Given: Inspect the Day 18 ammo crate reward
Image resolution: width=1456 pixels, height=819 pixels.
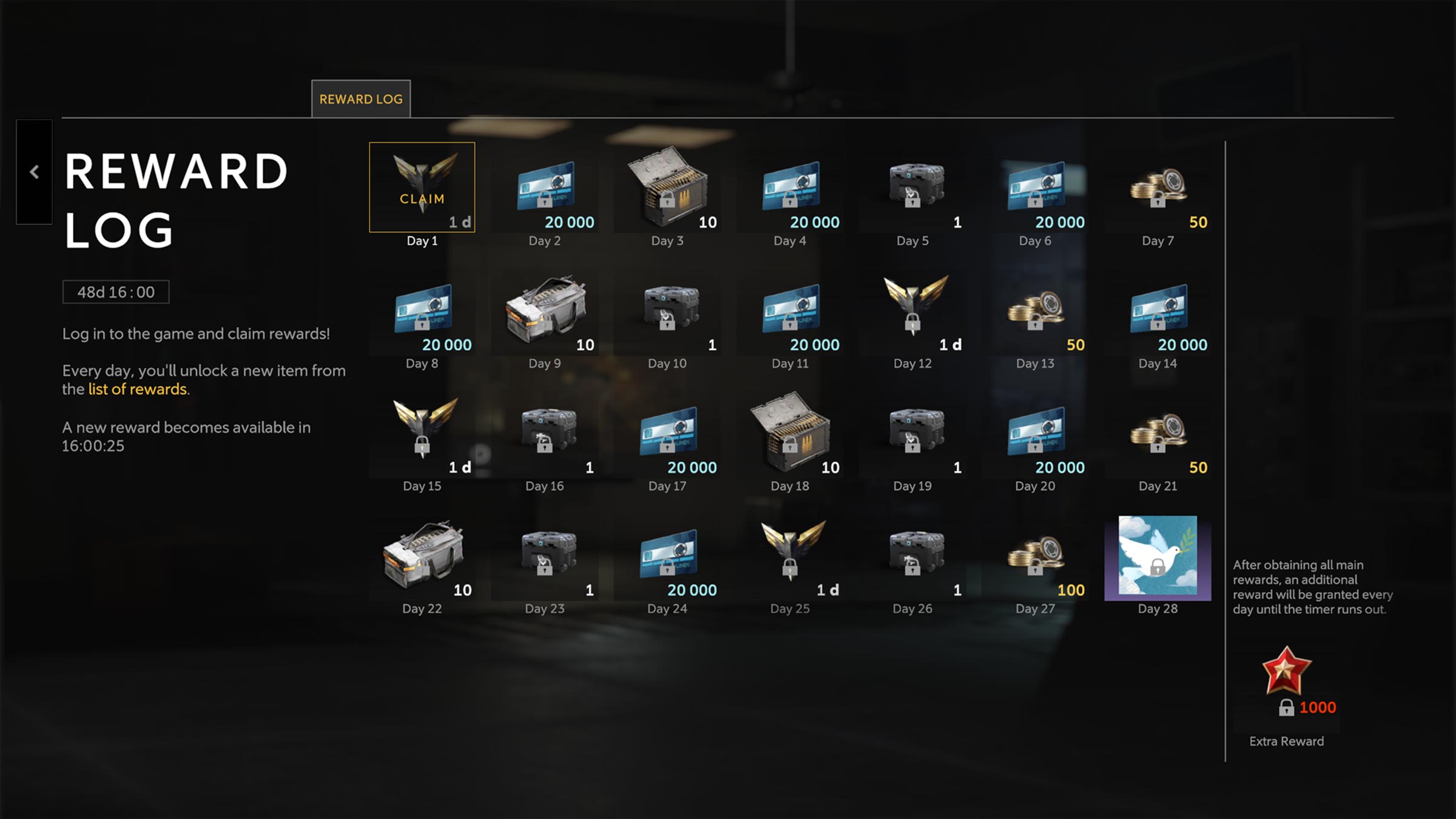Looking at the screenshot, I should (790, 433).
